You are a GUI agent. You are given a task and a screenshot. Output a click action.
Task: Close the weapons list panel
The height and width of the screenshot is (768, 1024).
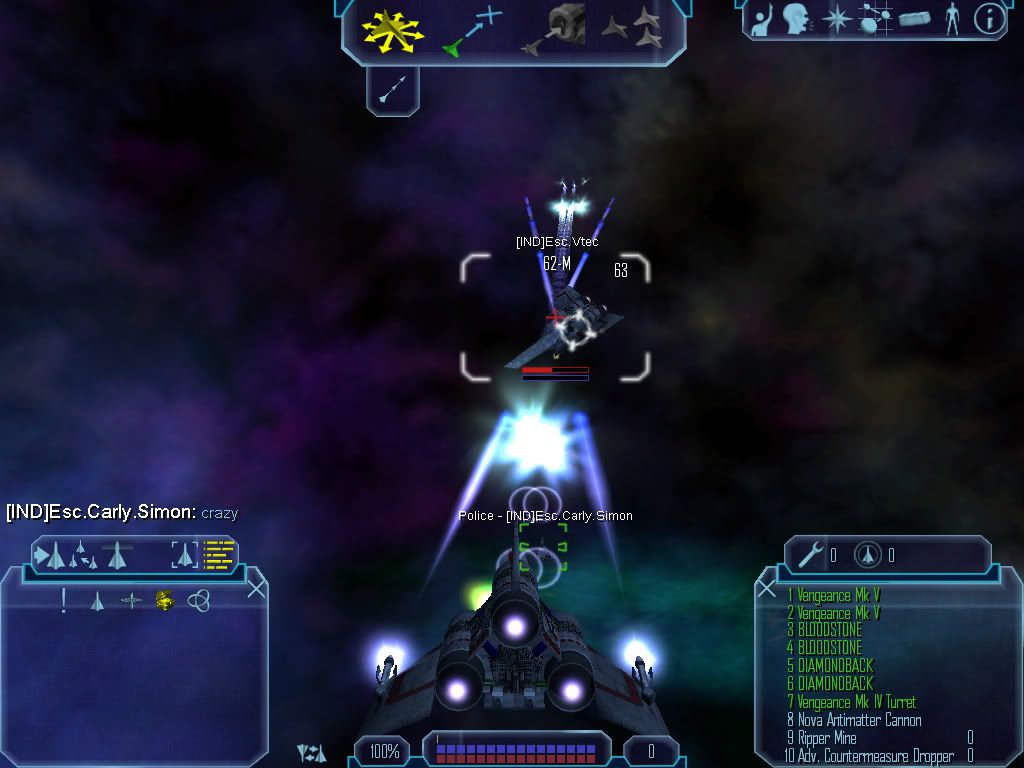767,588
